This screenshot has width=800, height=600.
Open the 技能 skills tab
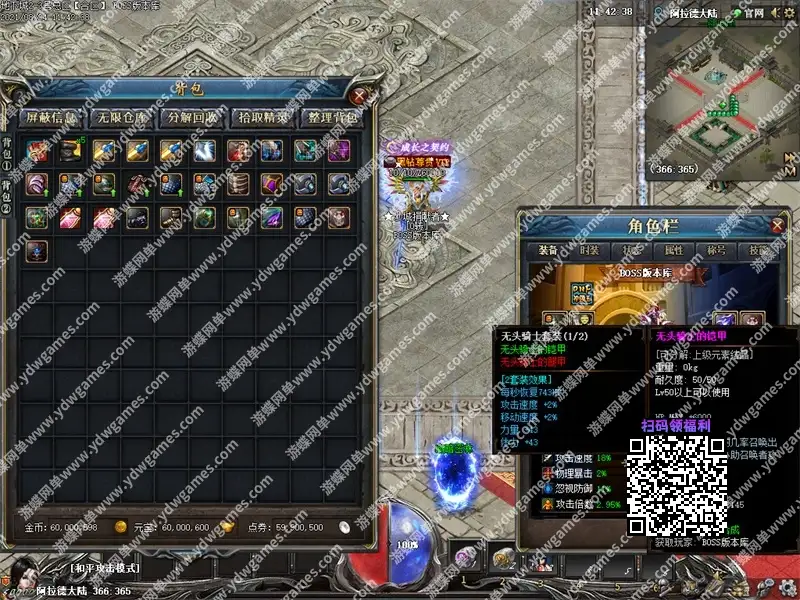coord(759,251)
